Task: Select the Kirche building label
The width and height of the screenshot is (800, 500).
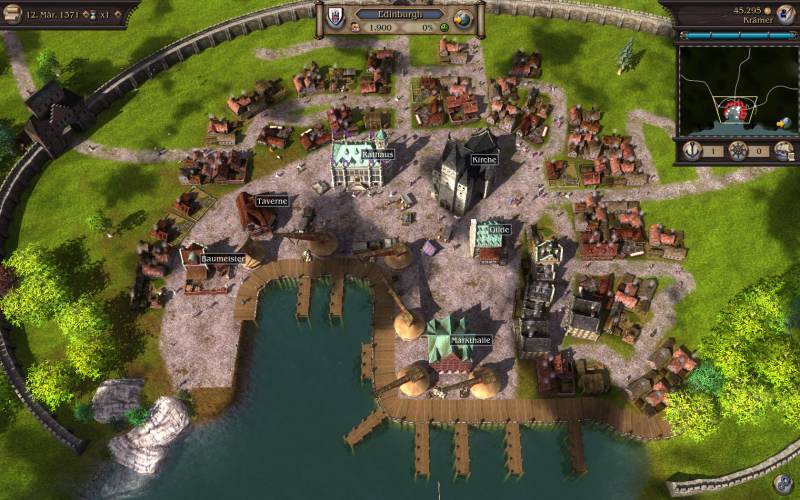Action: click(484, 160)
